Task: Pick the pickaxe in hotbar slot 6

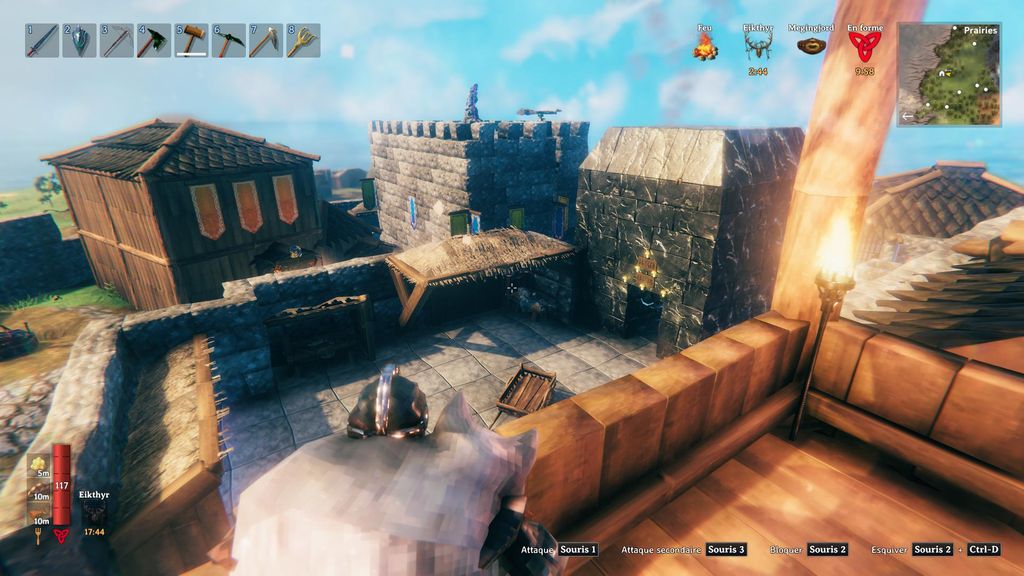Action: pos(229,41)
